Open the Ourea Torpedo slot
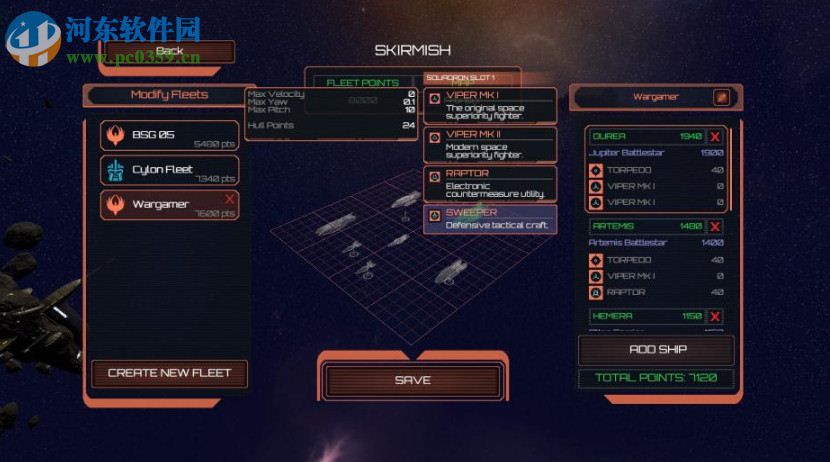The image size is (830, 462). [657, 170]
